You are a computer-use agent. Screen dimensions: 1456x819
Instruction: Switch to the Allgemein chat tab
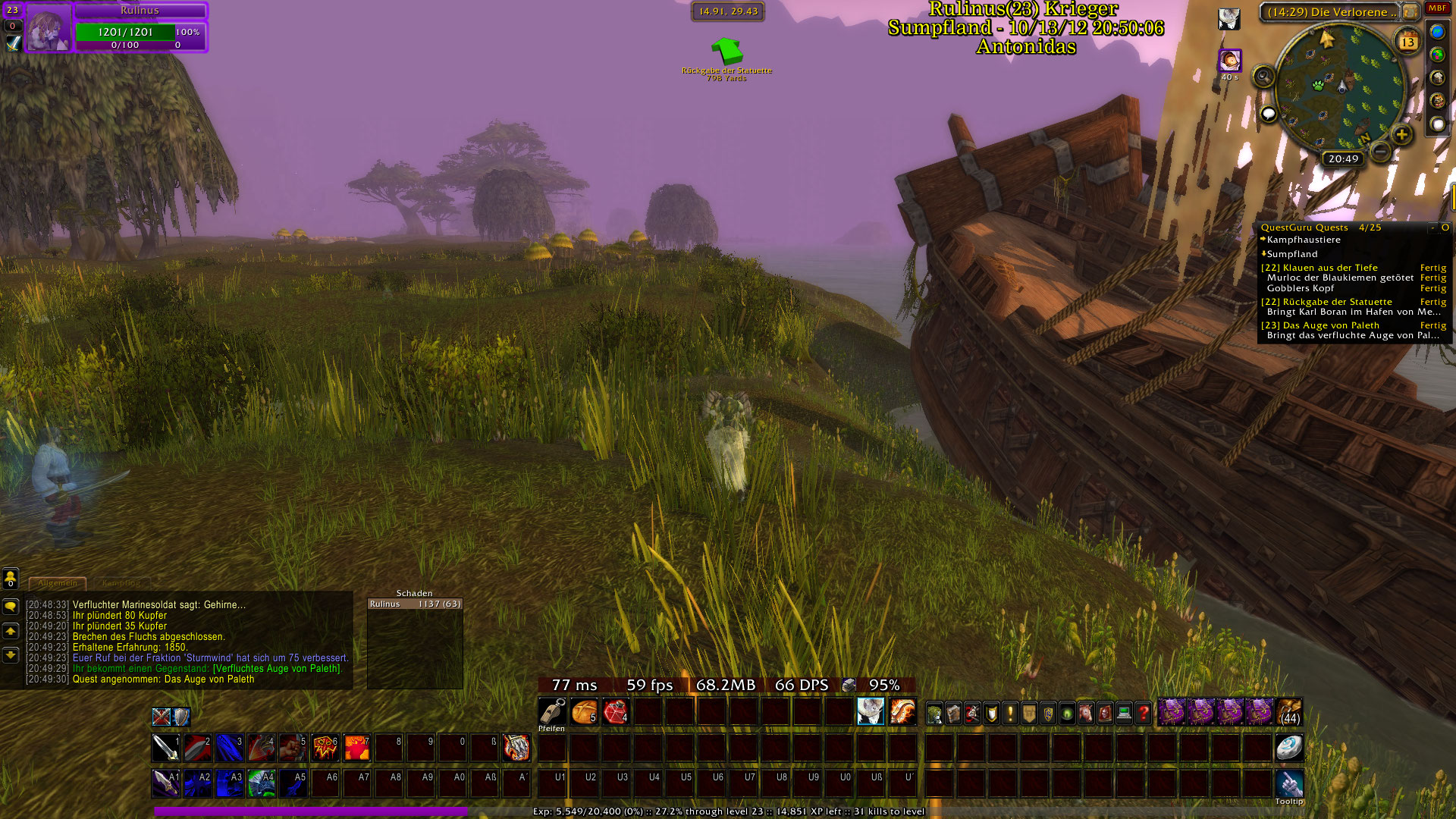[x=58, y=583]
